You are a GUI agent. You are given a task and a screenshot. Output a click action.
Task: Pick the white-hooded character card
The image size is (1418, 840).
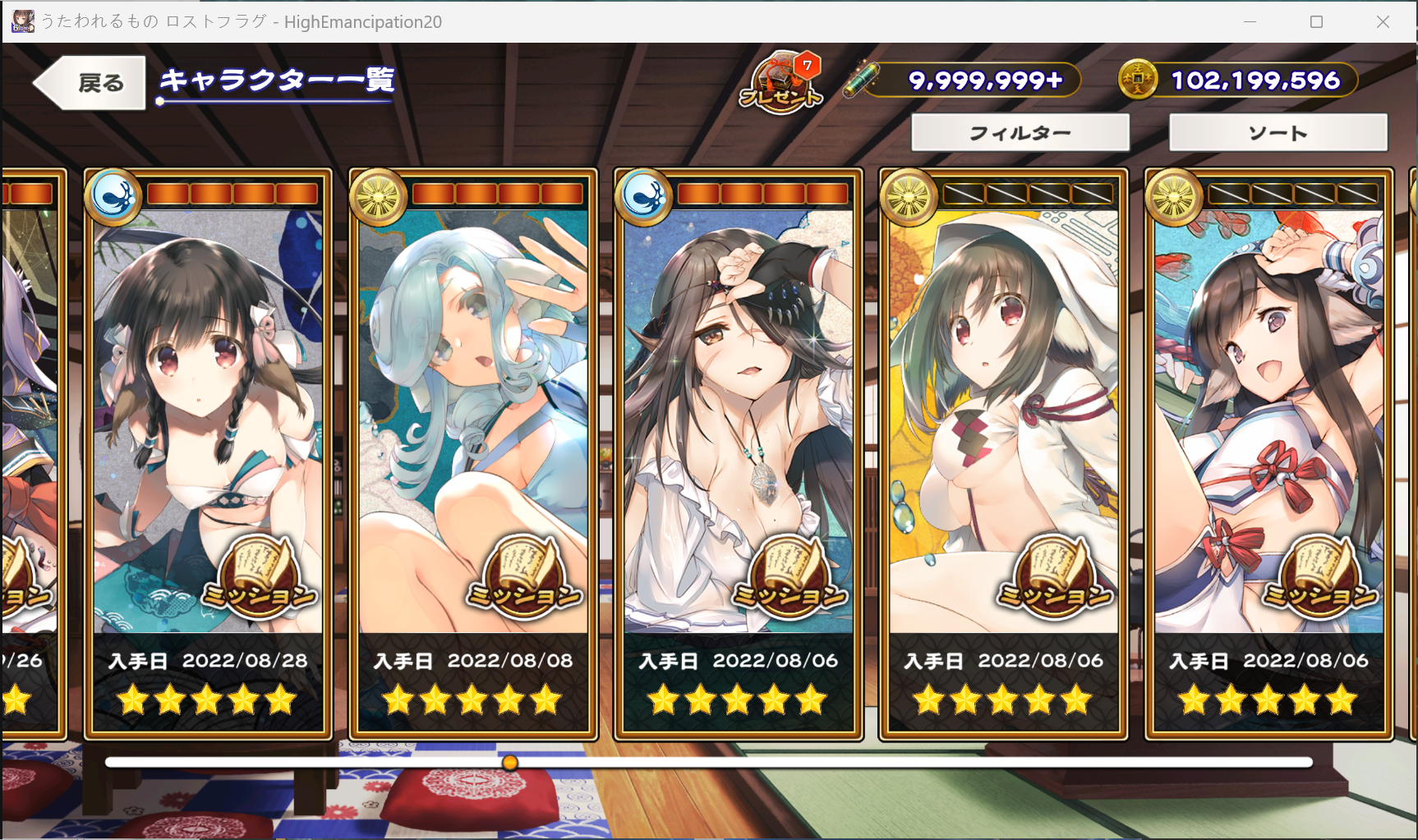(x=1003, y=452)
